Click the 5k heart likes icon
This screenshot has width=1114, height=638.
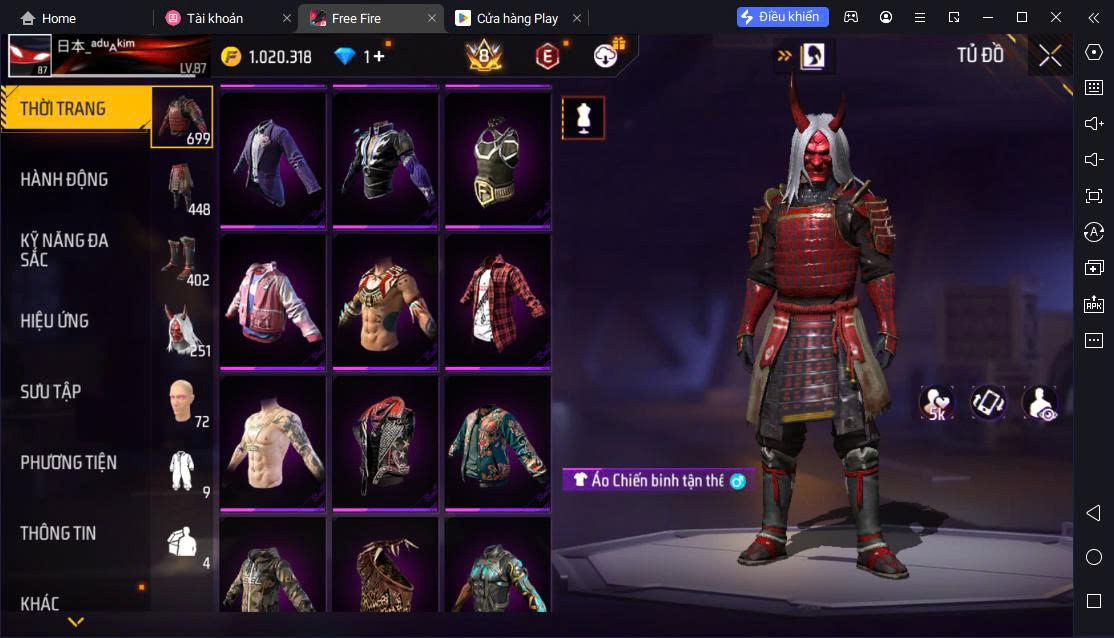(936, 402)
